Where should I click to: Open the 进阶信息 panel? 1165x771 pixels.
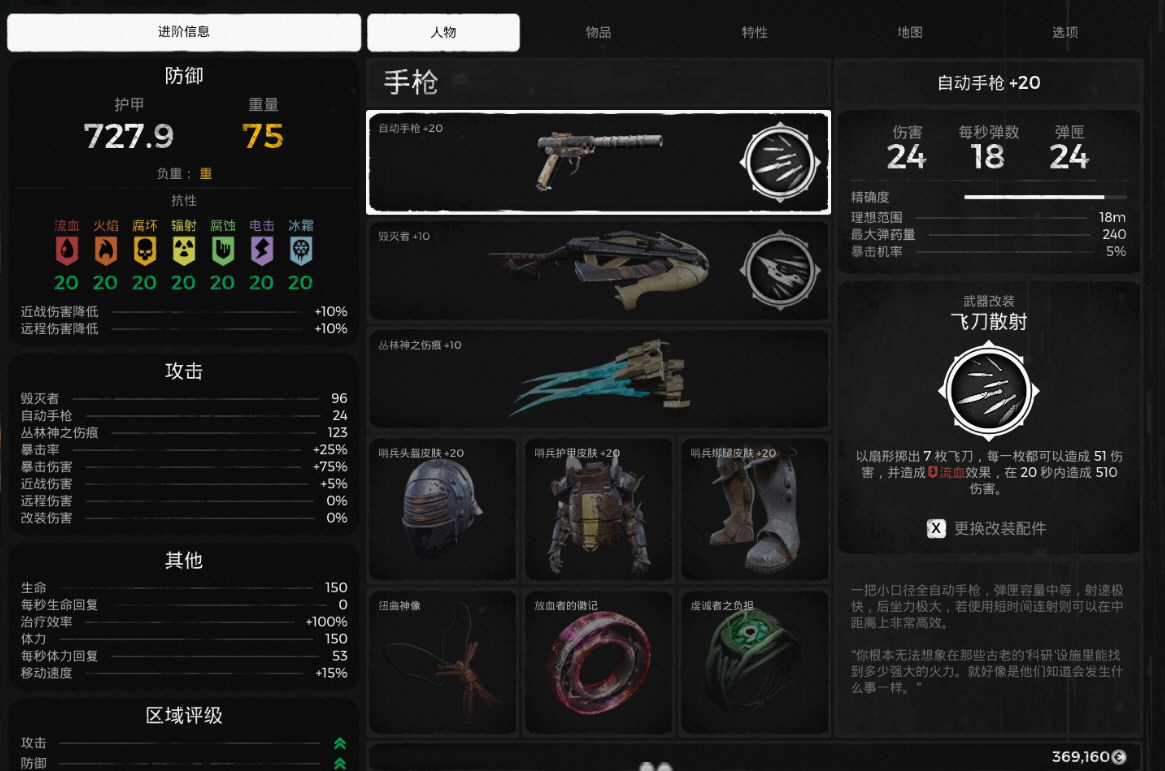184,32
